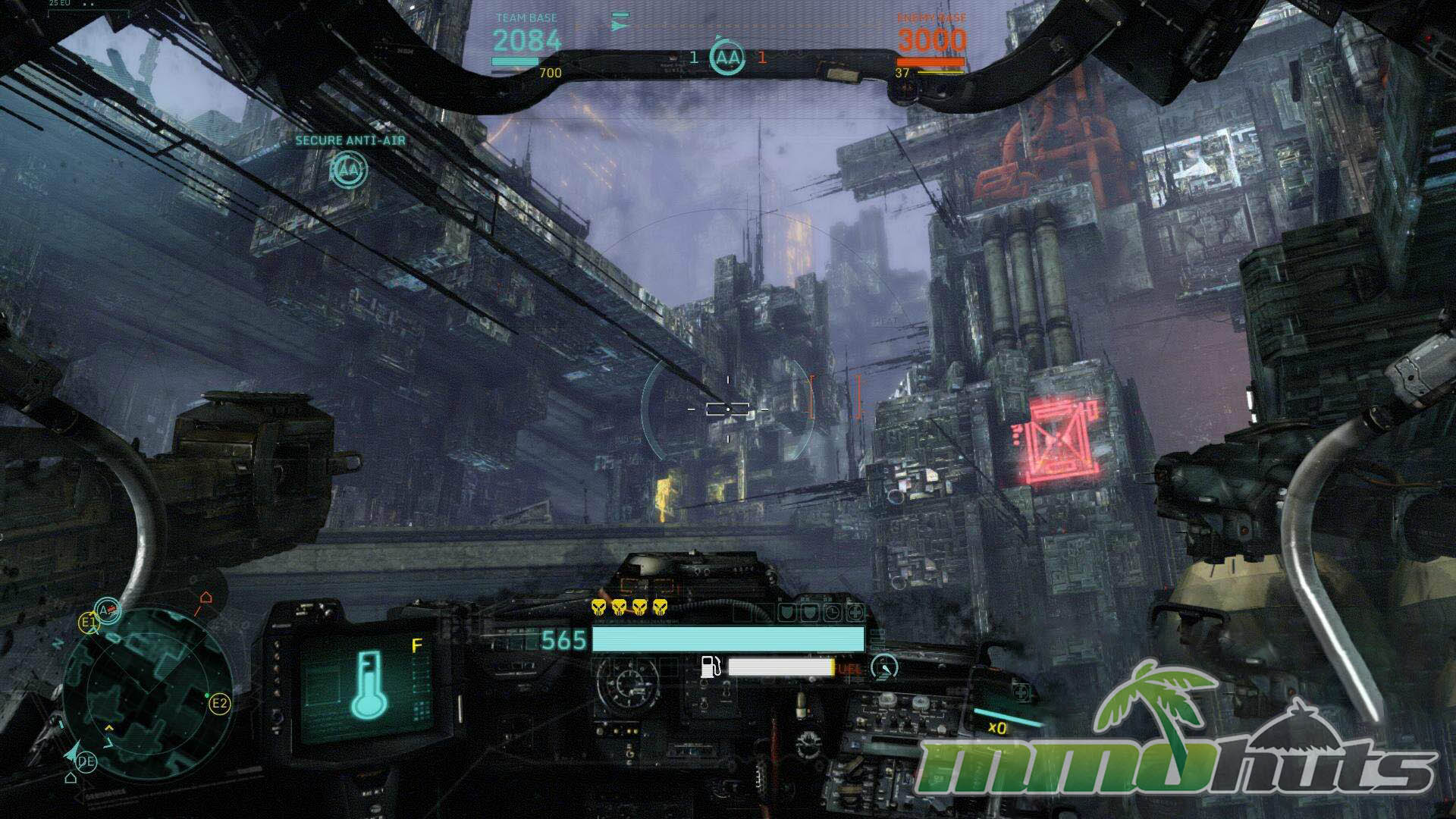This screenshot has width=1456, height=819.
Task: Select the Secure Anti-Air objective marker
Action: coord(349,170)
